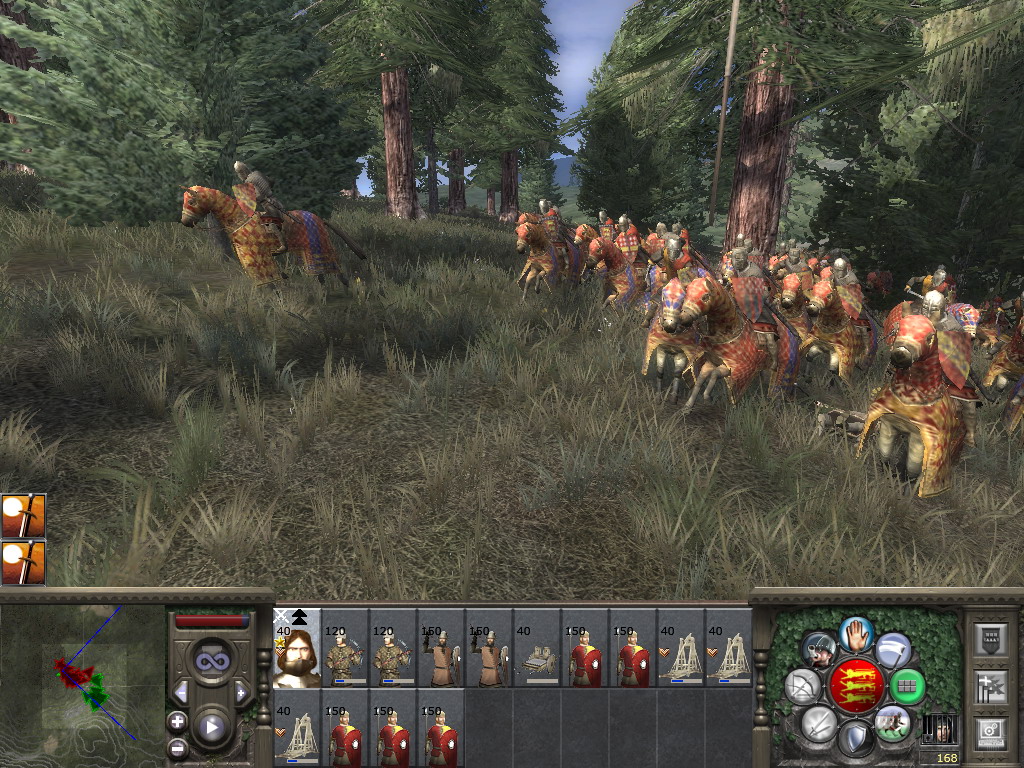Toggle guard mode with the shield icon

click(x=855, y=739)
